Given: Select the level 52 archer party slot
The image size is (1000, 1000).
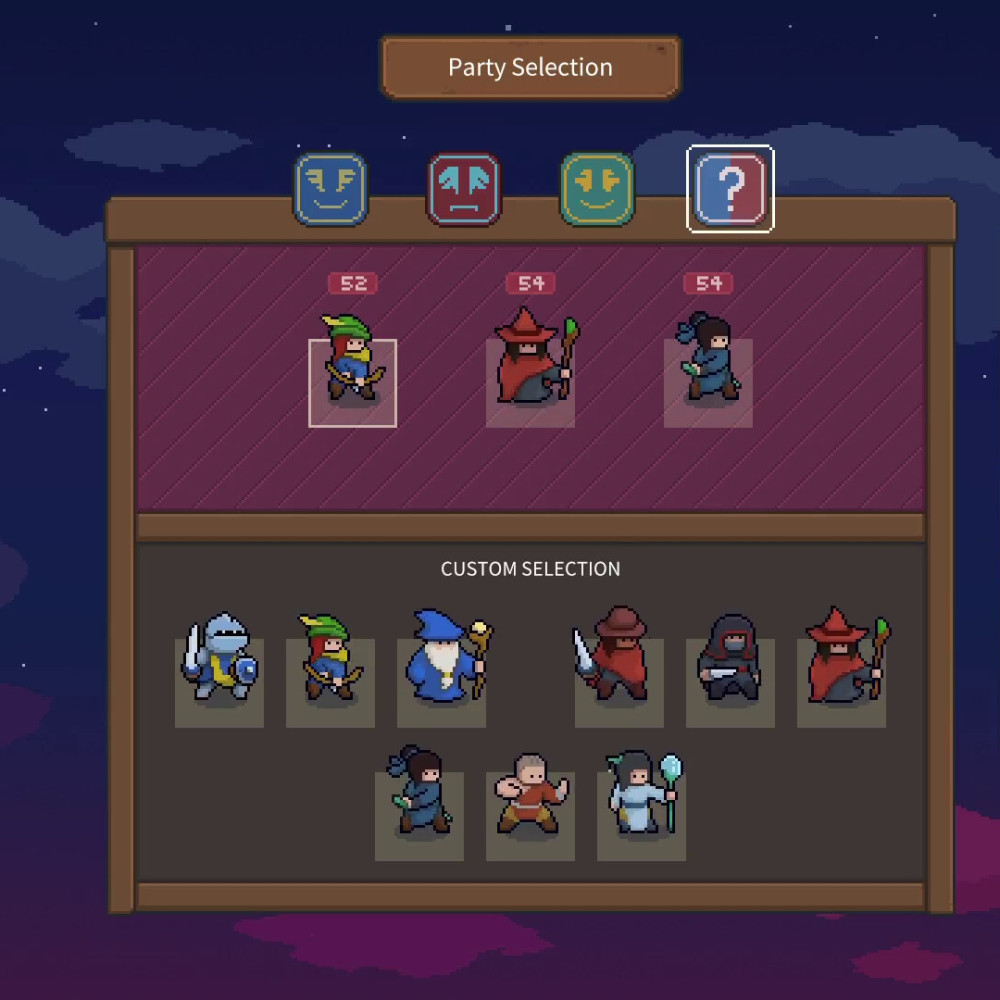Looking at the screenshot, I should (352, 382).
